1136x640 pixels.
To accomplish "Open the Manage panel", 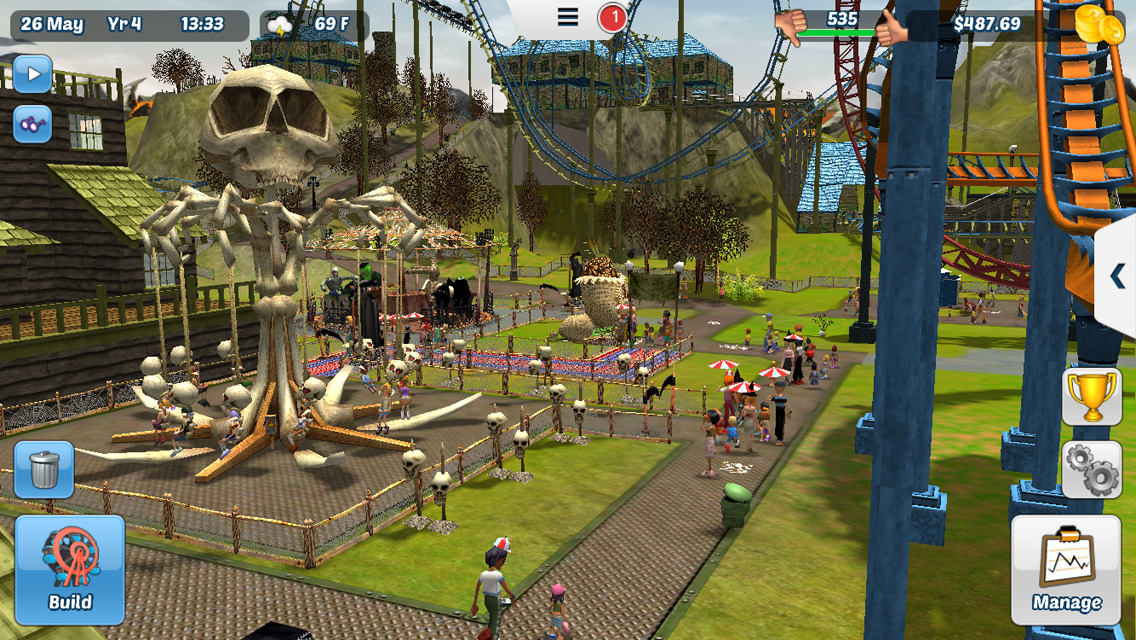I will (x=1065, y=569).
